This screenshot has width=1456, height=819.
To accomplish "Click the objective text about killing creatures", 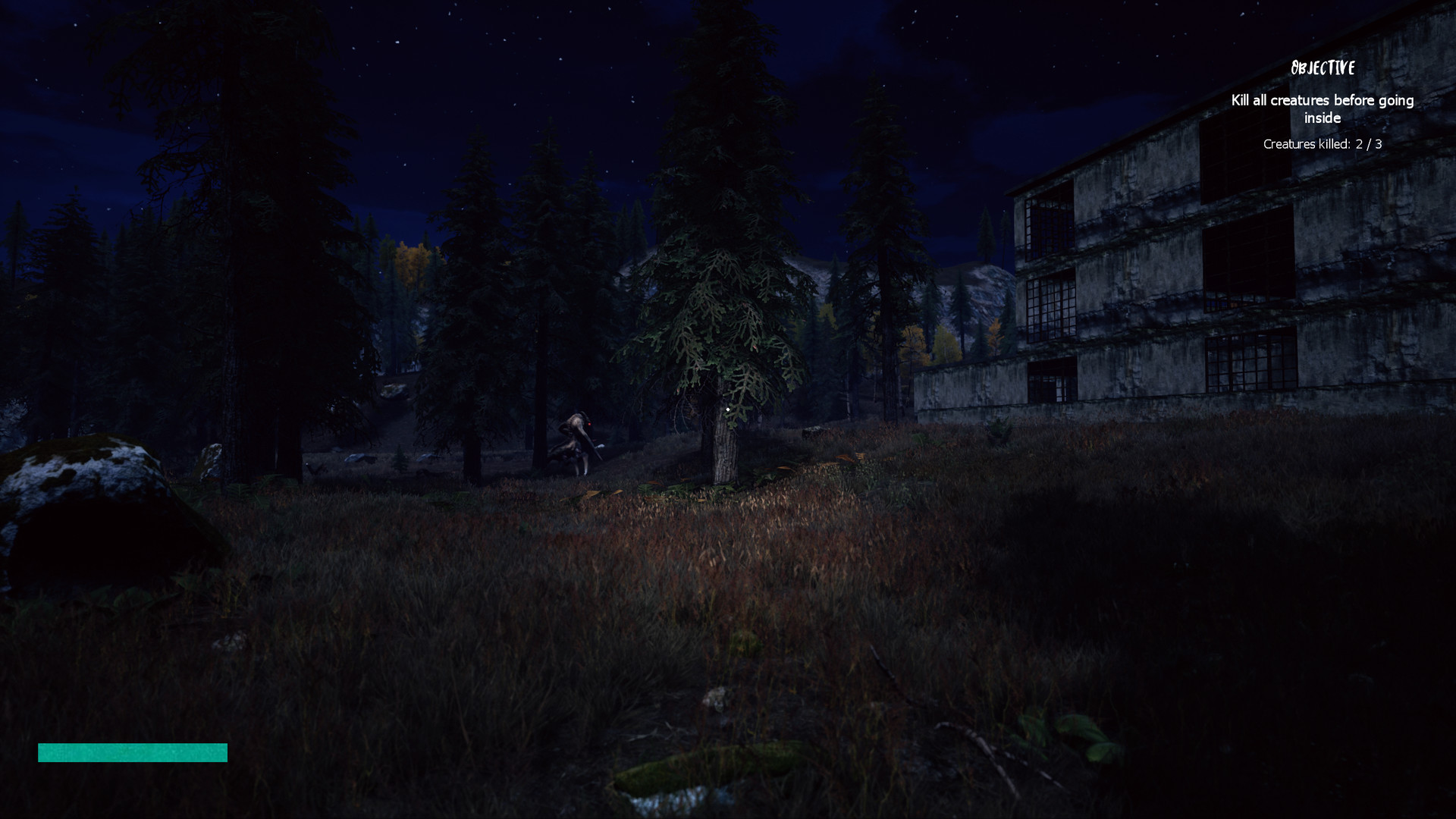I will pos(1323,100).
